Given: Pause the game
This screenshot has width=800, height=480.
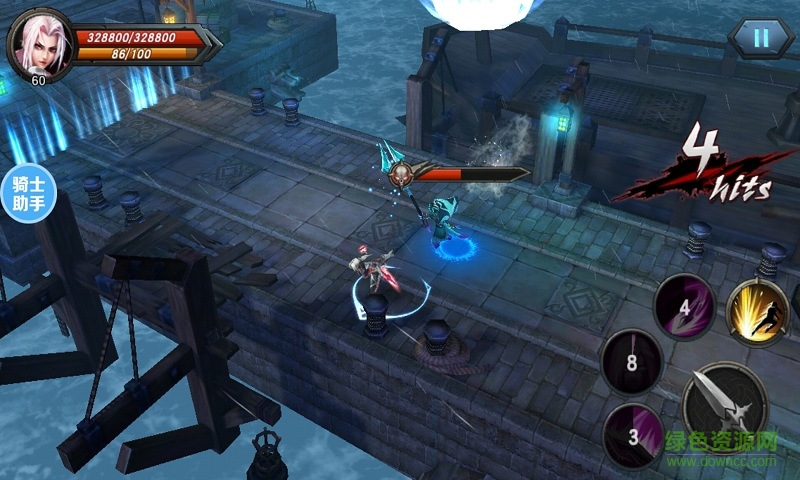Looking at the screenshot, I should coord(761,38).
